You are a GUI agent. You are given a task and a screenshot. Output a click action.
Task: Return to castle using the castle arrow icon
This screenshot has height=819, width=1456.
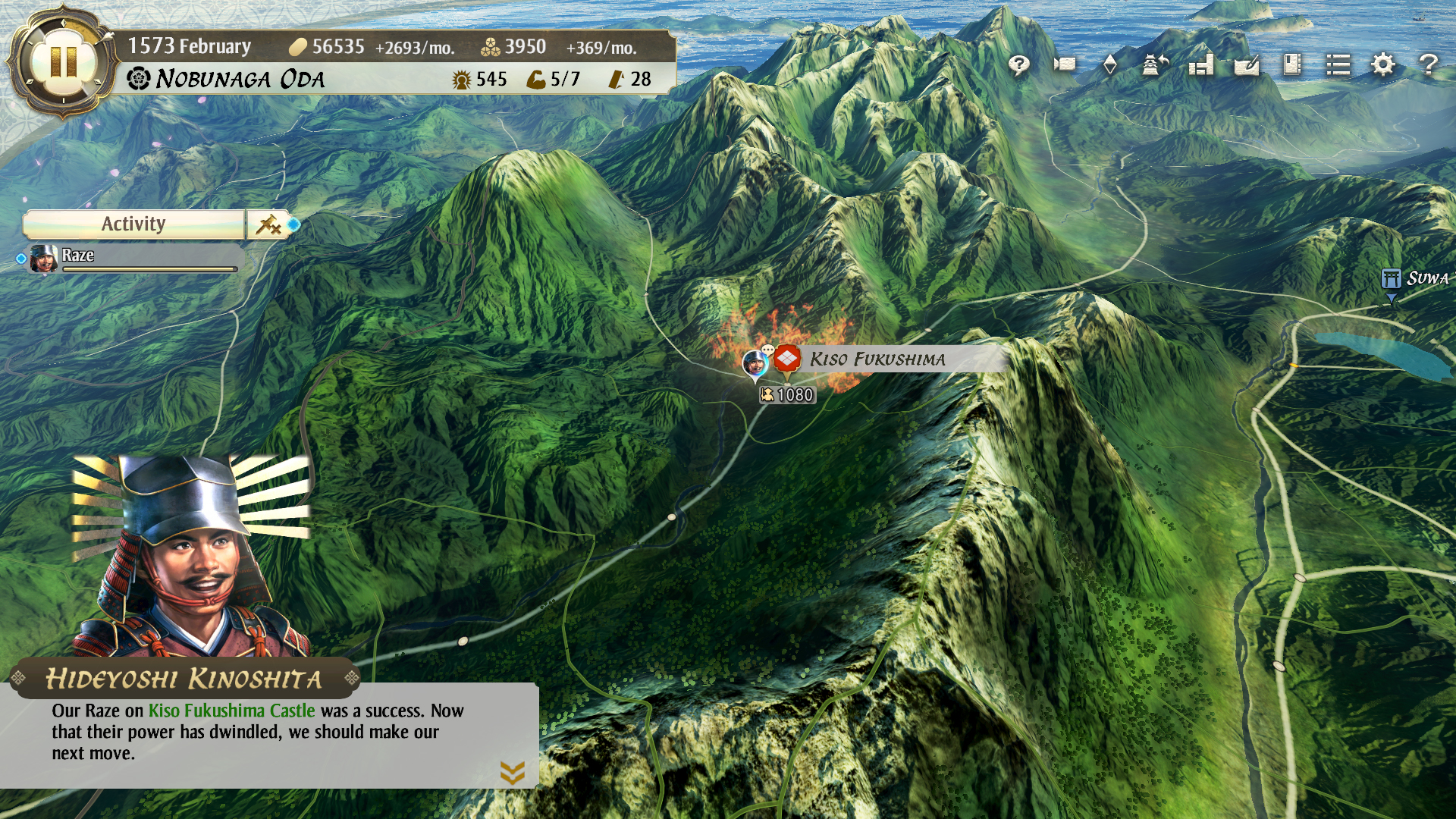pyautogui.click(x=1155, y=64)
